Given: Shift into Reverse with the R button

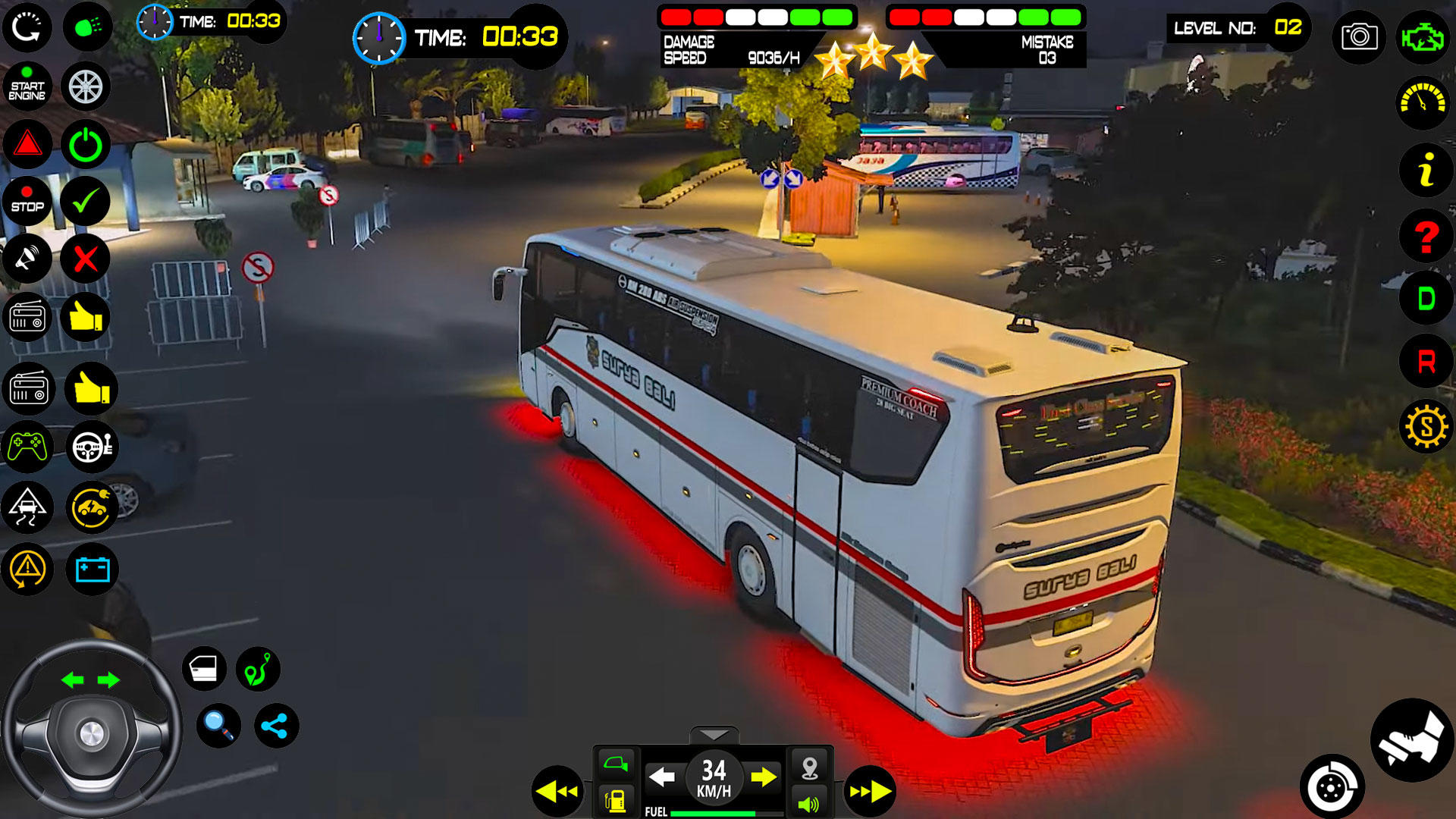Looking at the screenshot, I should tap(1426, 362).
